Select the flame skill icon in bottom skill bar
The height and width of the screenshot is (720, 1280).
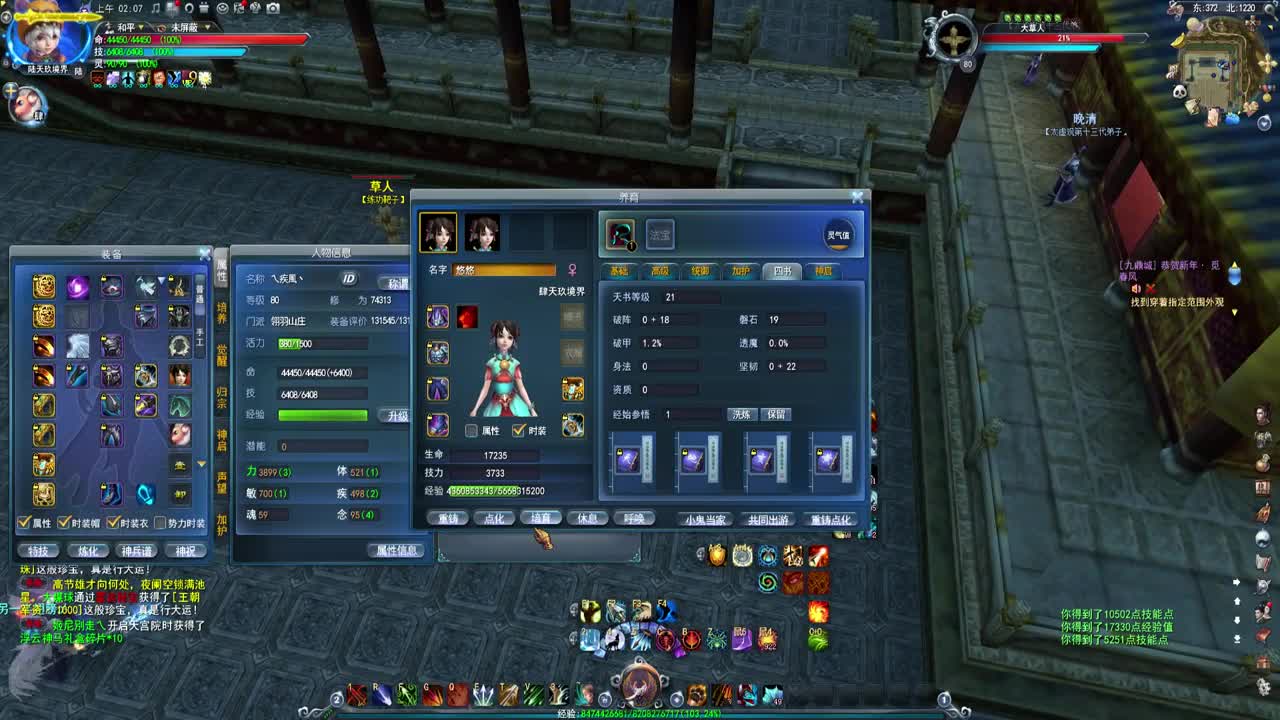coord(722,696)
